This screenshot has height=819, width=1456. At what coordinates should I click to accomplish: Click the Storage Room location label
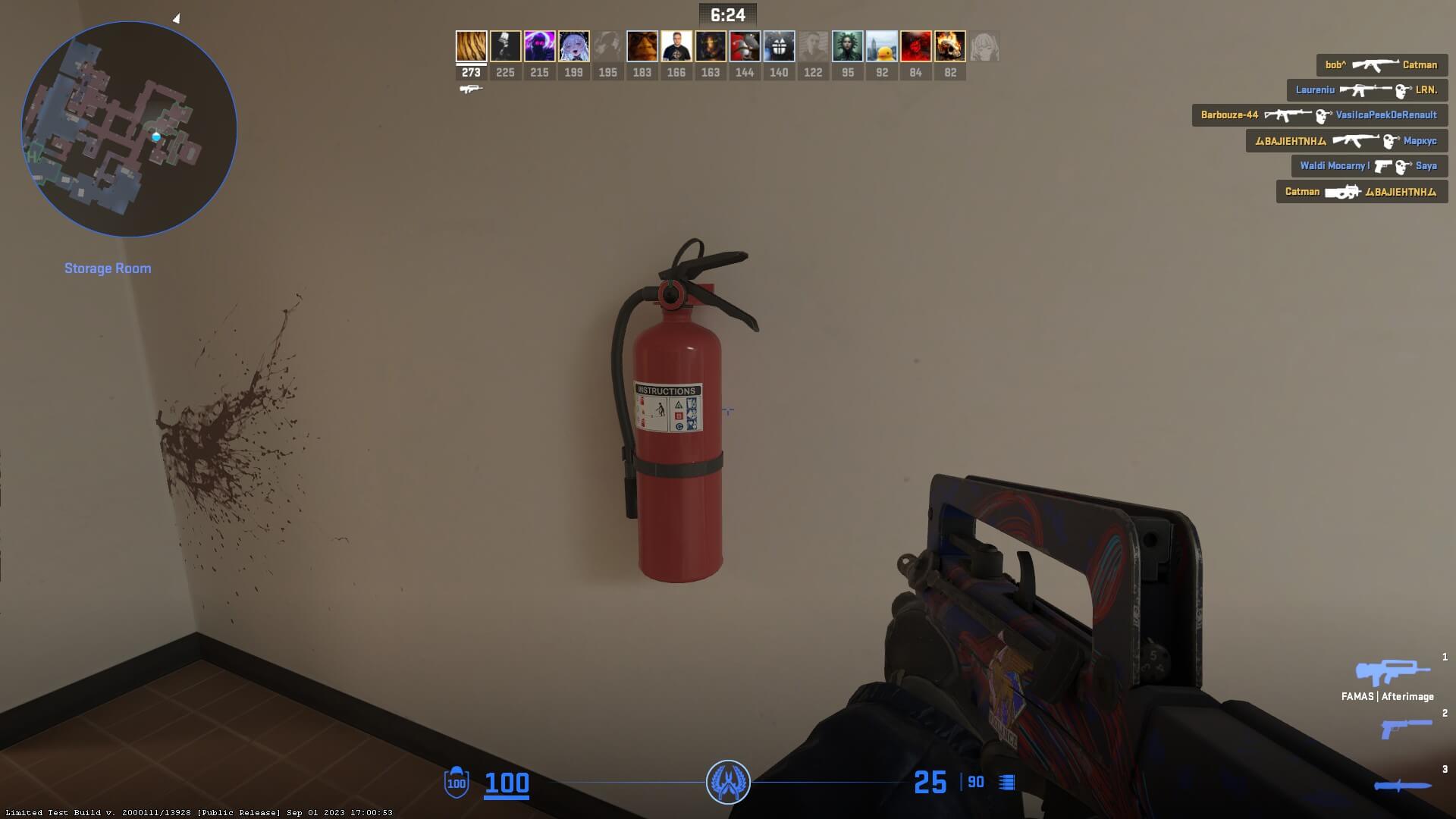[108, 268]
